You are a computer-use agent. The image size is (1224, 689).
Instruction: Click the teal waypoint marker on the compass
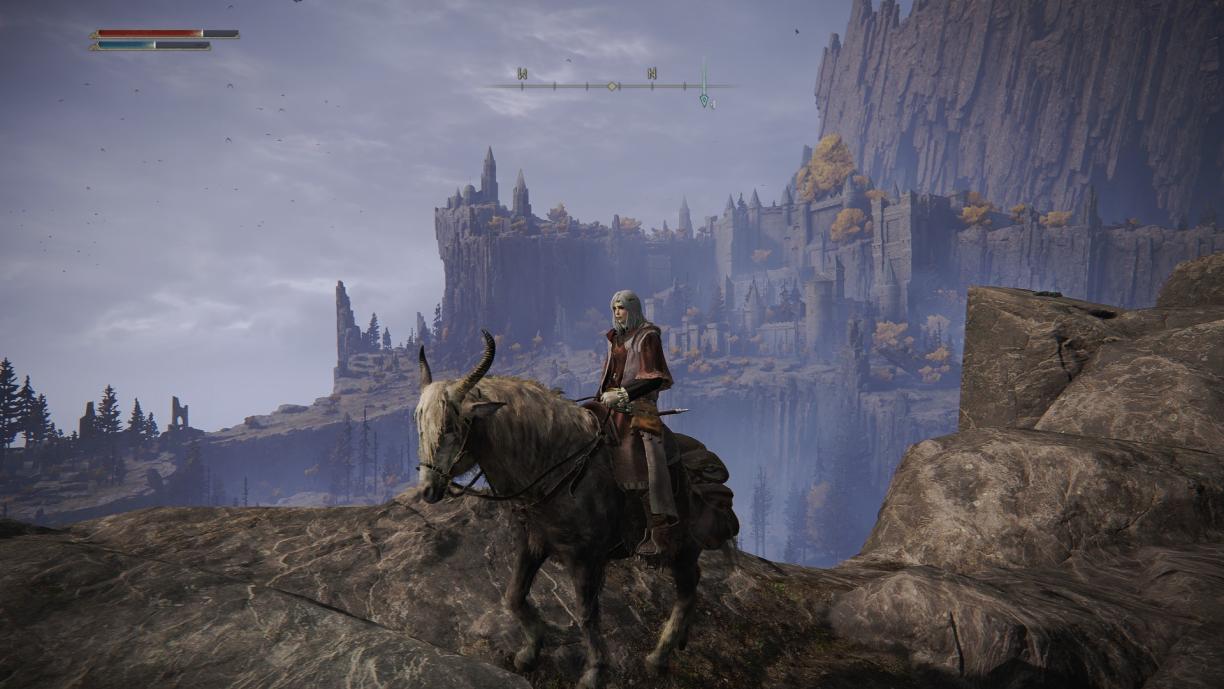click(704, 99)
